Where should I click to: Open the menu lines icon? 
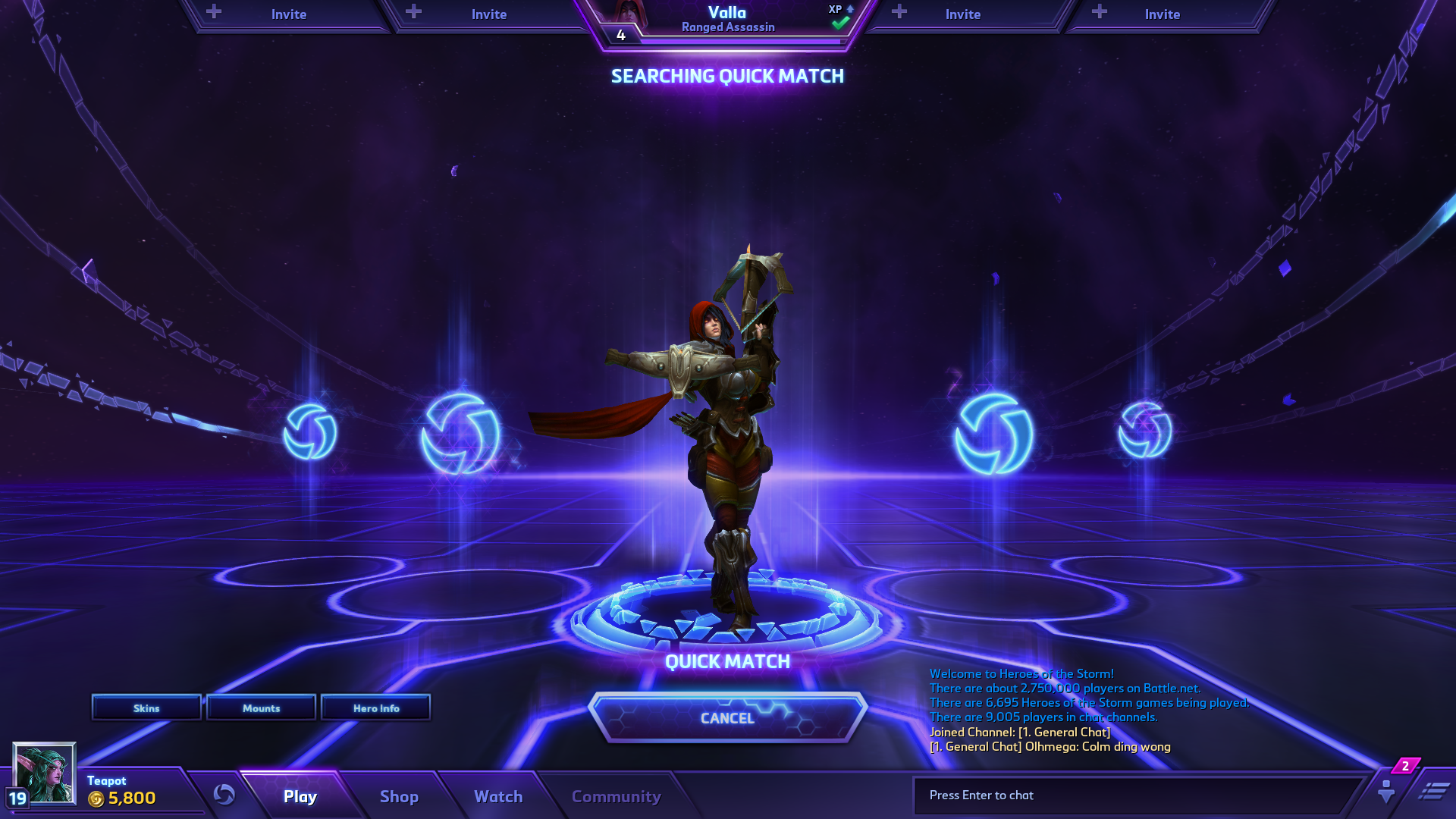pyautogui.click(x=1433, y=792)
